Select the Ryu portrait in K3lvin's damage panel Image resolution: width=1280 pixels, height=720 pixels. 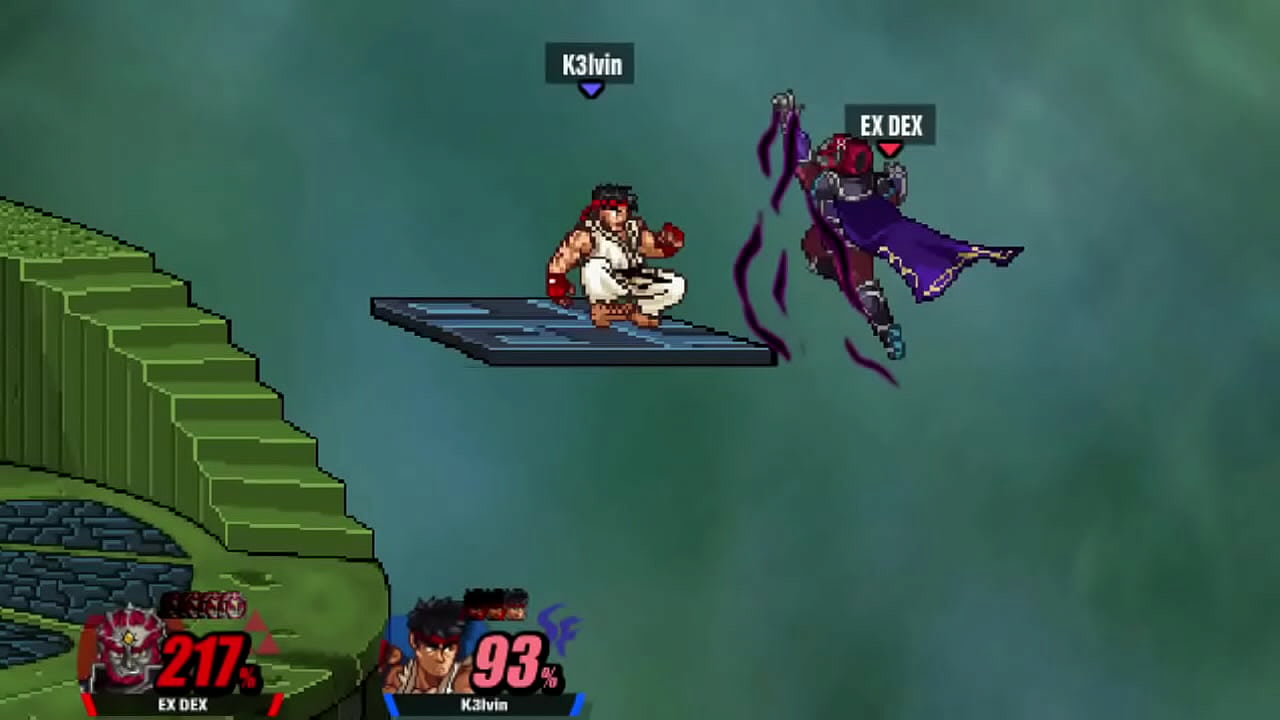[x=433, y=649]
